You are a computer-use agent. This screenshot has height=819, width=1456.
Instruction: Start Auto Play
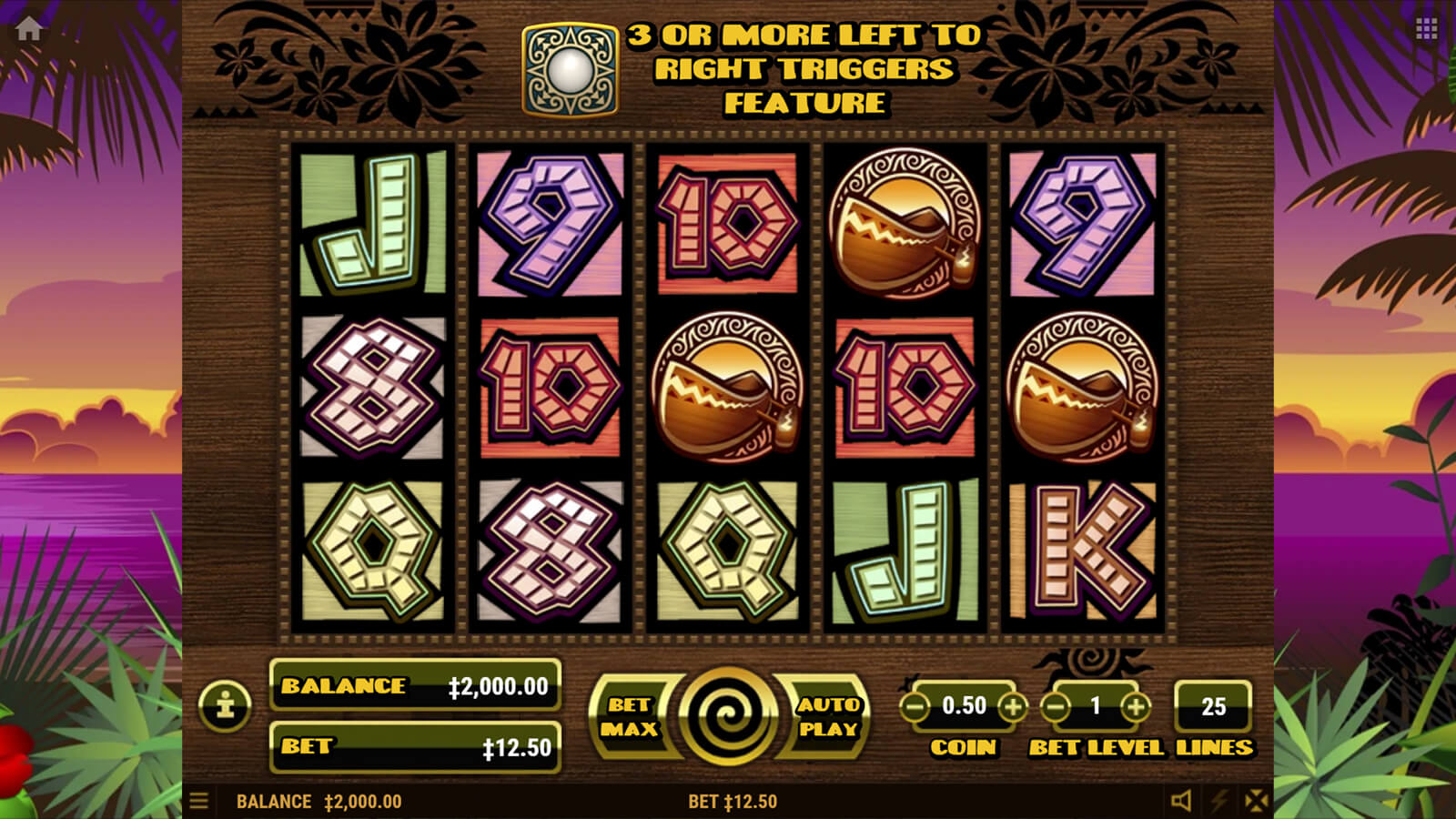[x=827, y=716]
